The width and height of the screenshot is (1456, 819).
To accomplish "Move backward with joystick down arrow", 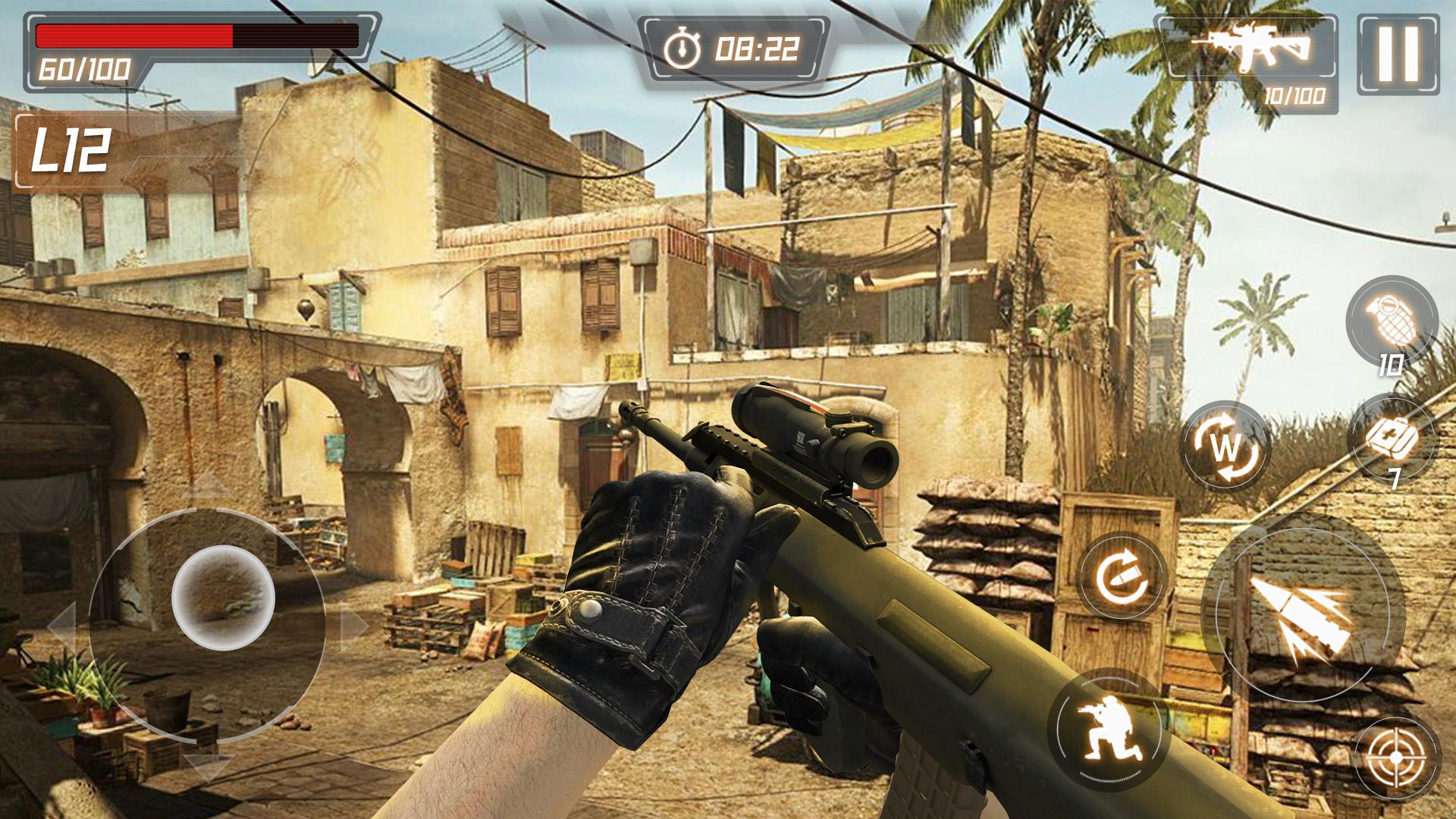I will pyautogui.click(x=208, y=766).
